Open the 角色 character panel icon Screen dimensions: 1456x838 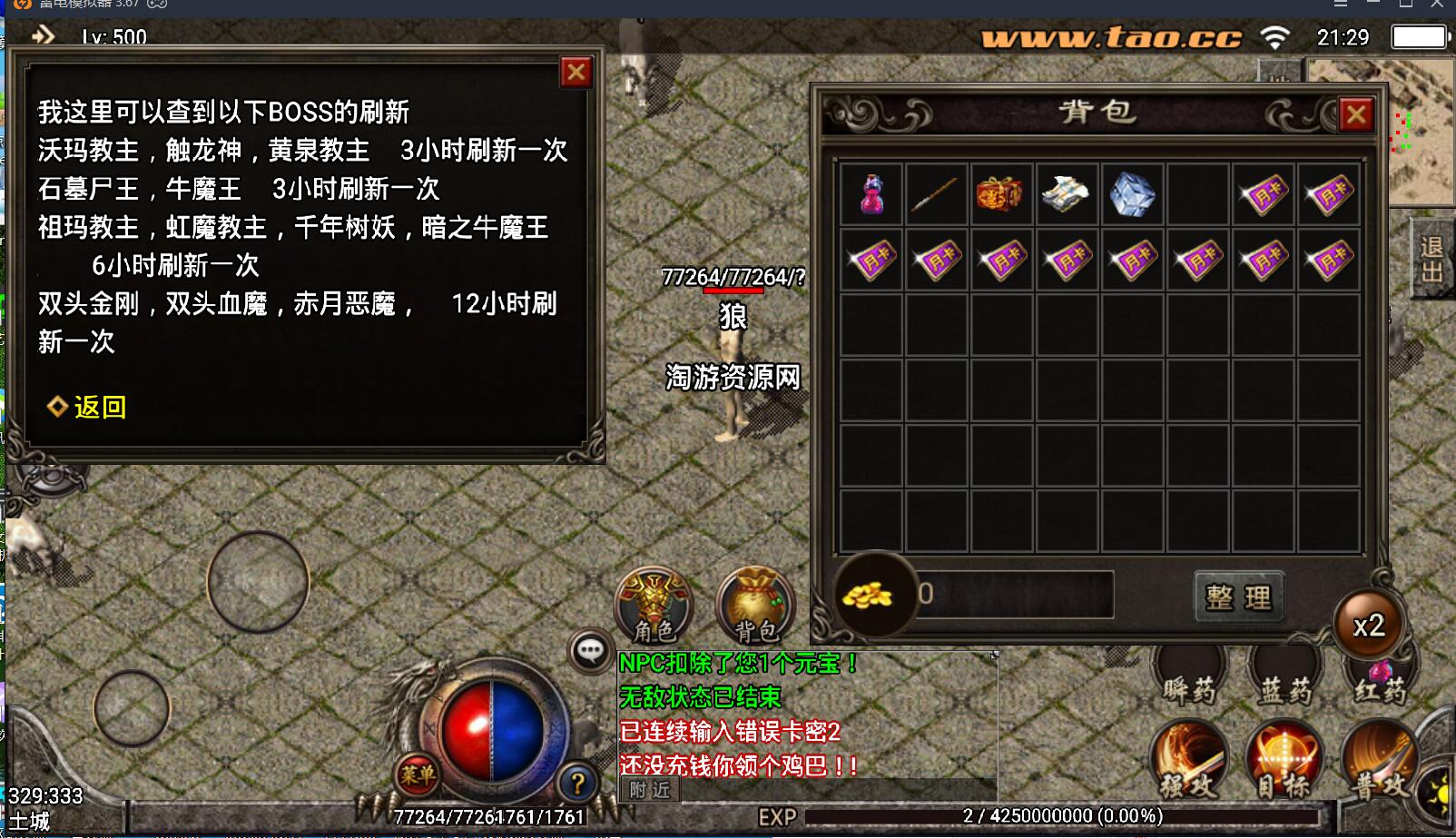coord(653,605)
